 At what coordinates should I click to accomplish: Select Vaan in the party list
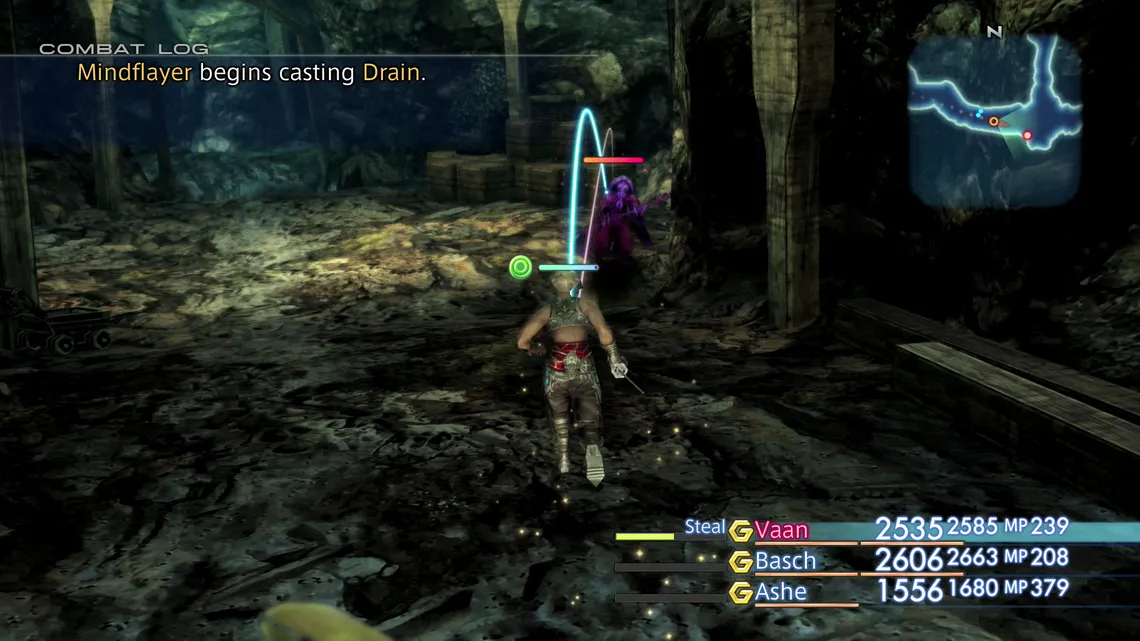[782, 530]
